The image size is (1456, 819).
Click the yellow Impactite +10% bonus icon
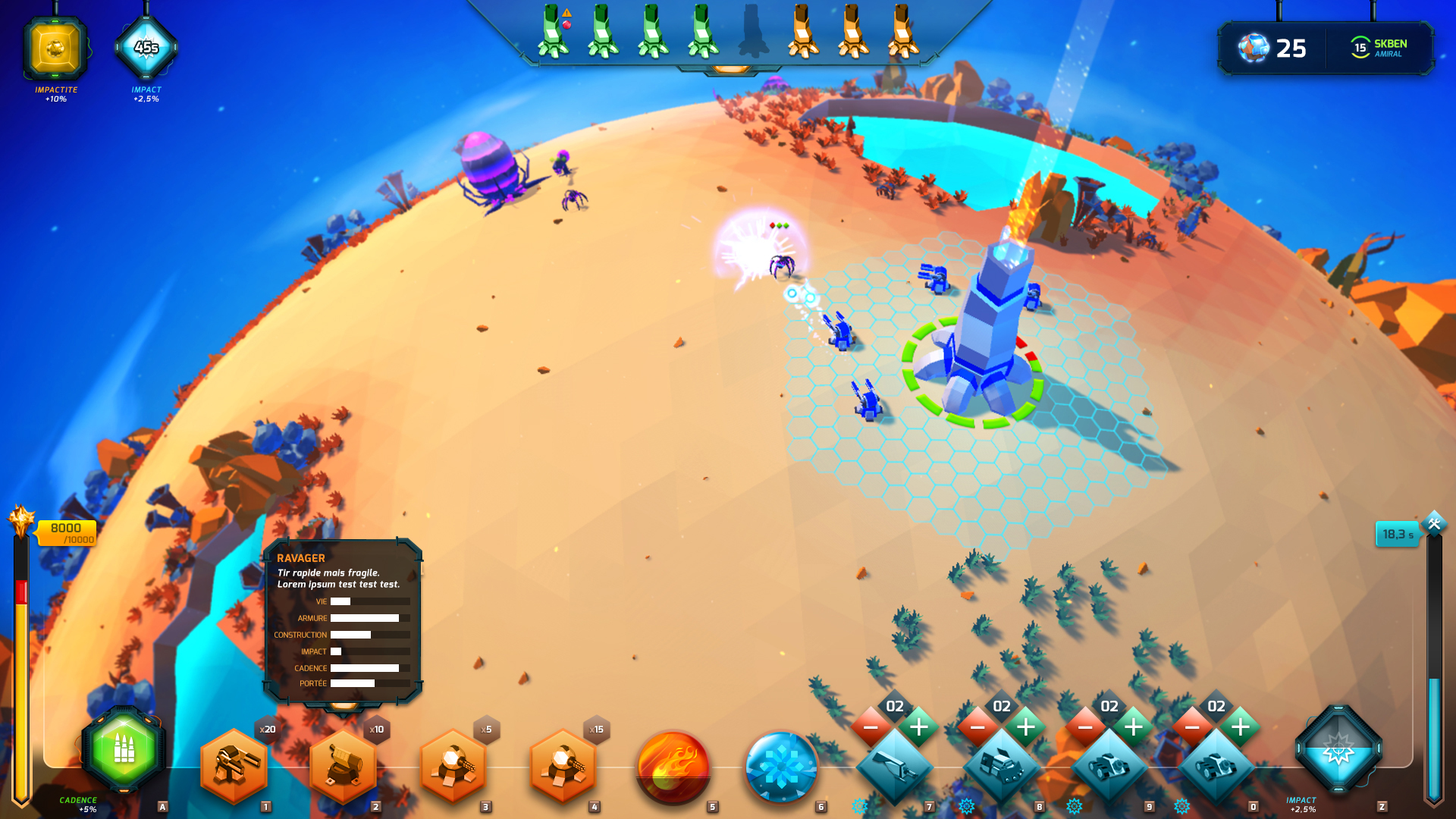point(55,49)
